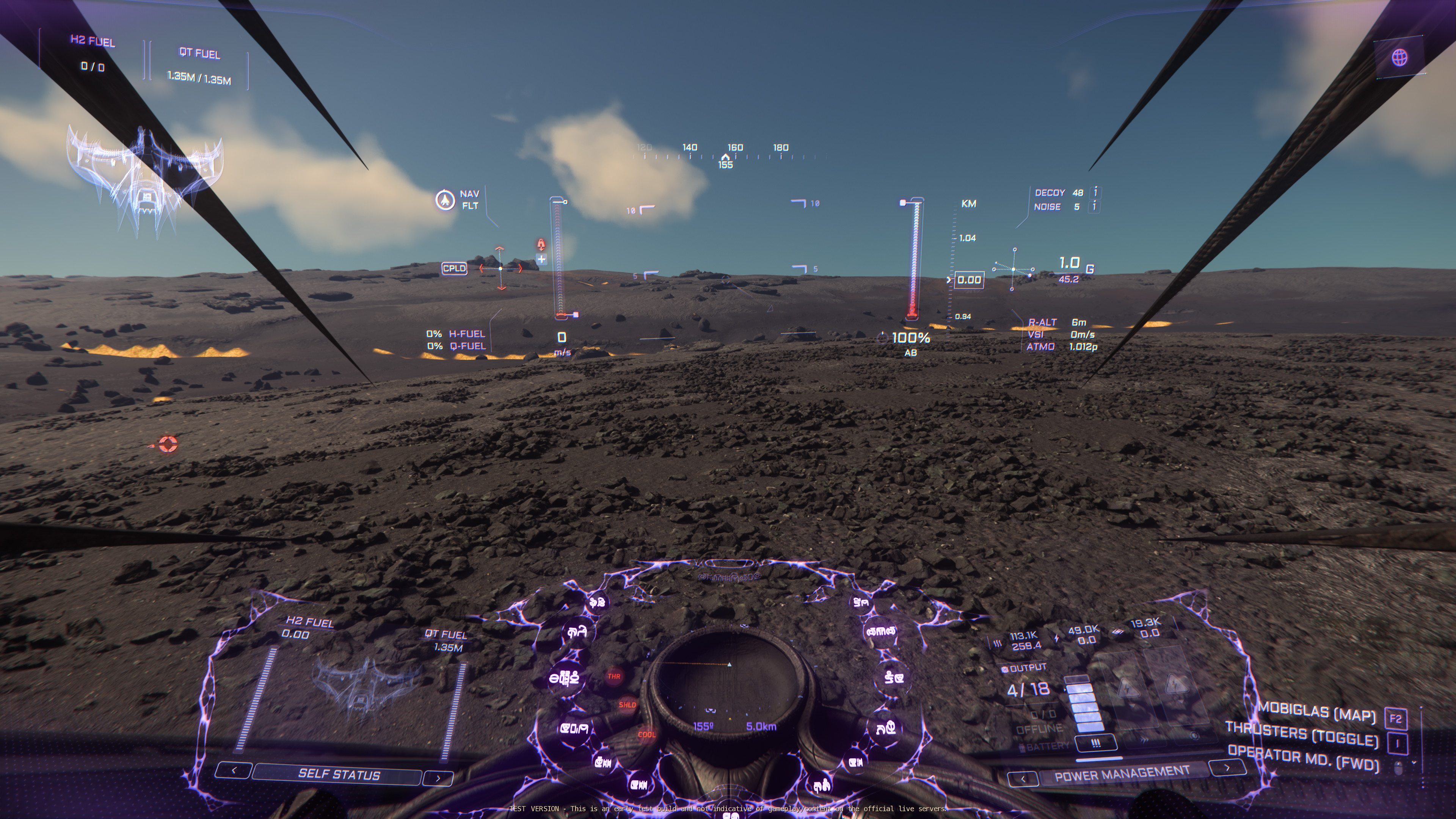
Task: Cycle Power Management panel to next screen
Action: tap(1227, 767)
